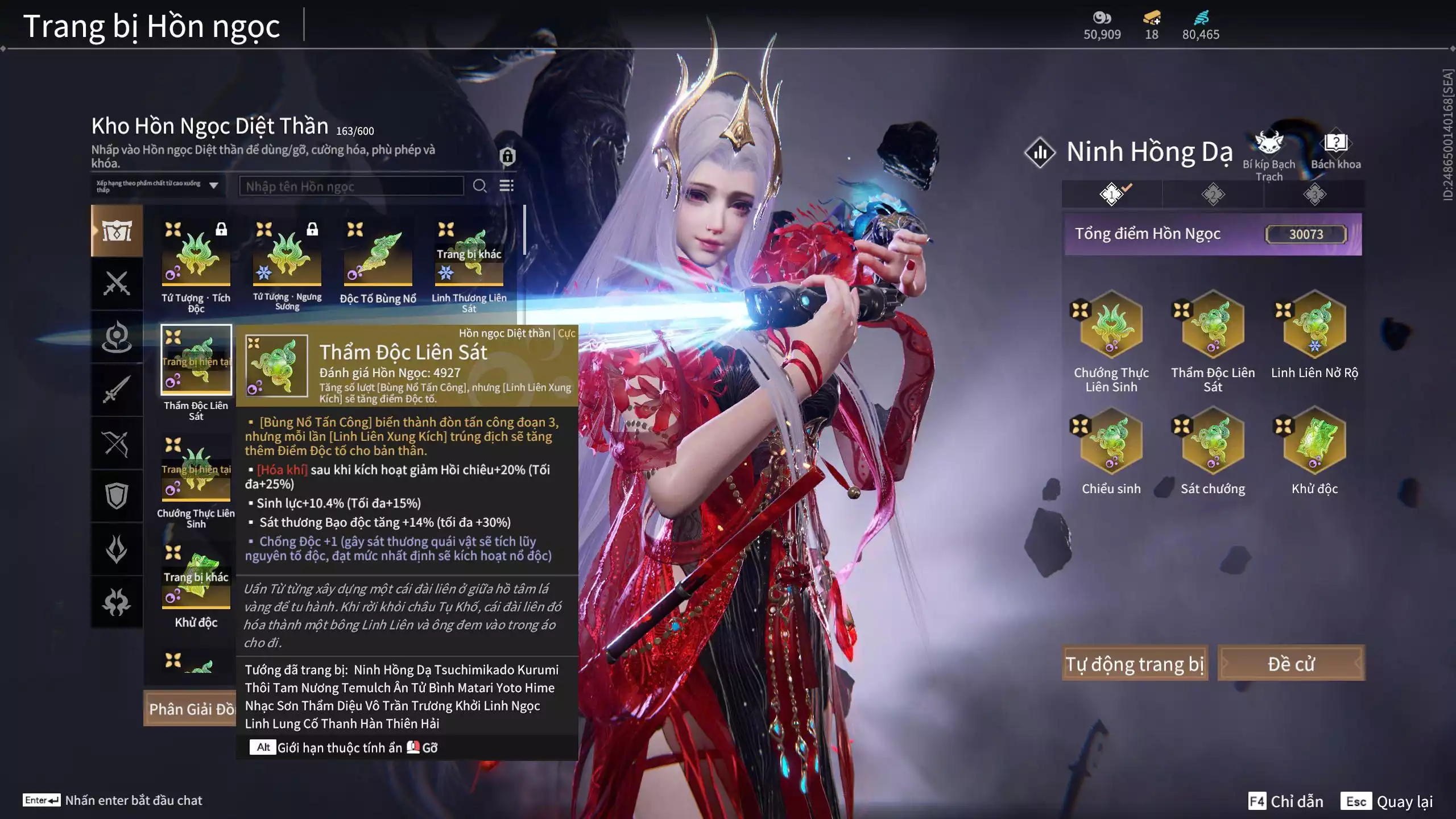The image size is (1456, 819).
Task: Choose the equipped Sát chưởng slot
Action: click(1213, 441)
